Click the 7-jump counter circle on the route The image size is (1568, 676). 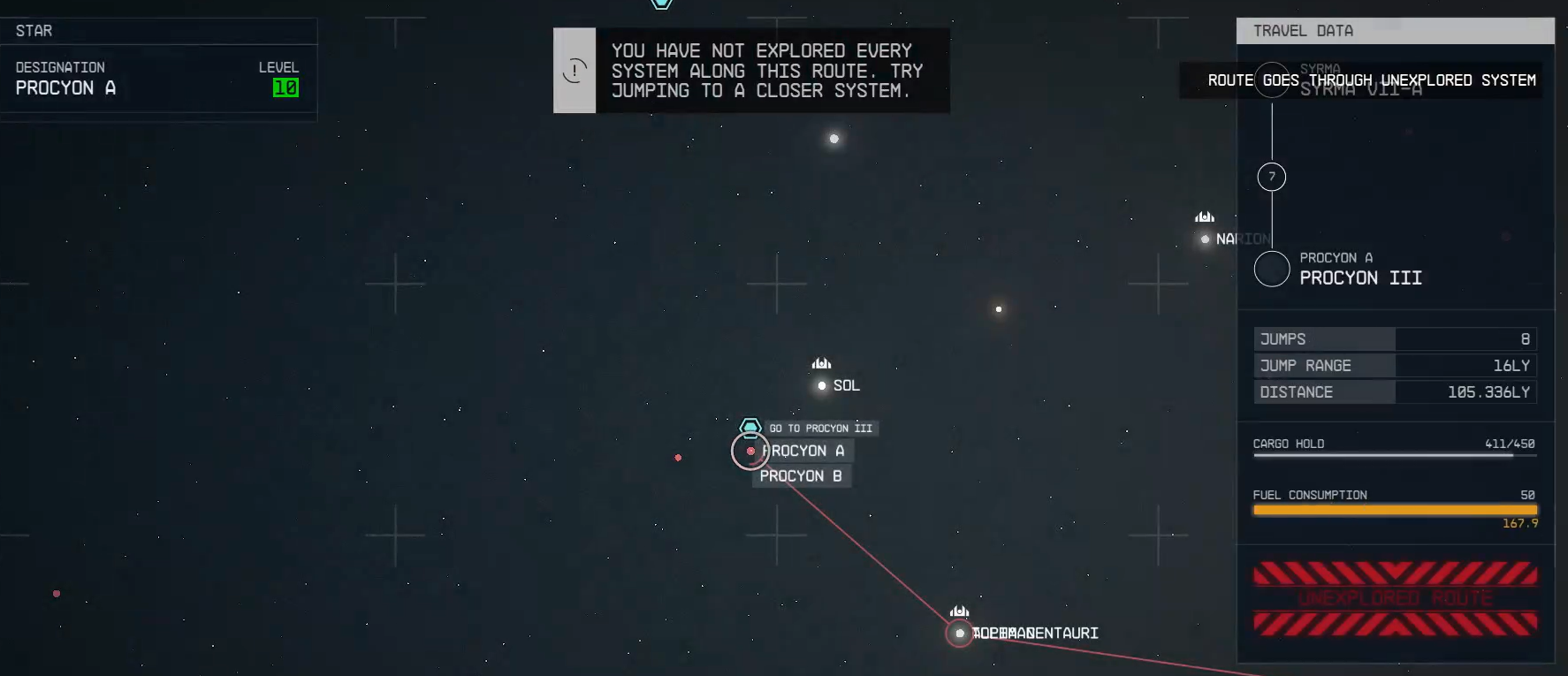1271,177
